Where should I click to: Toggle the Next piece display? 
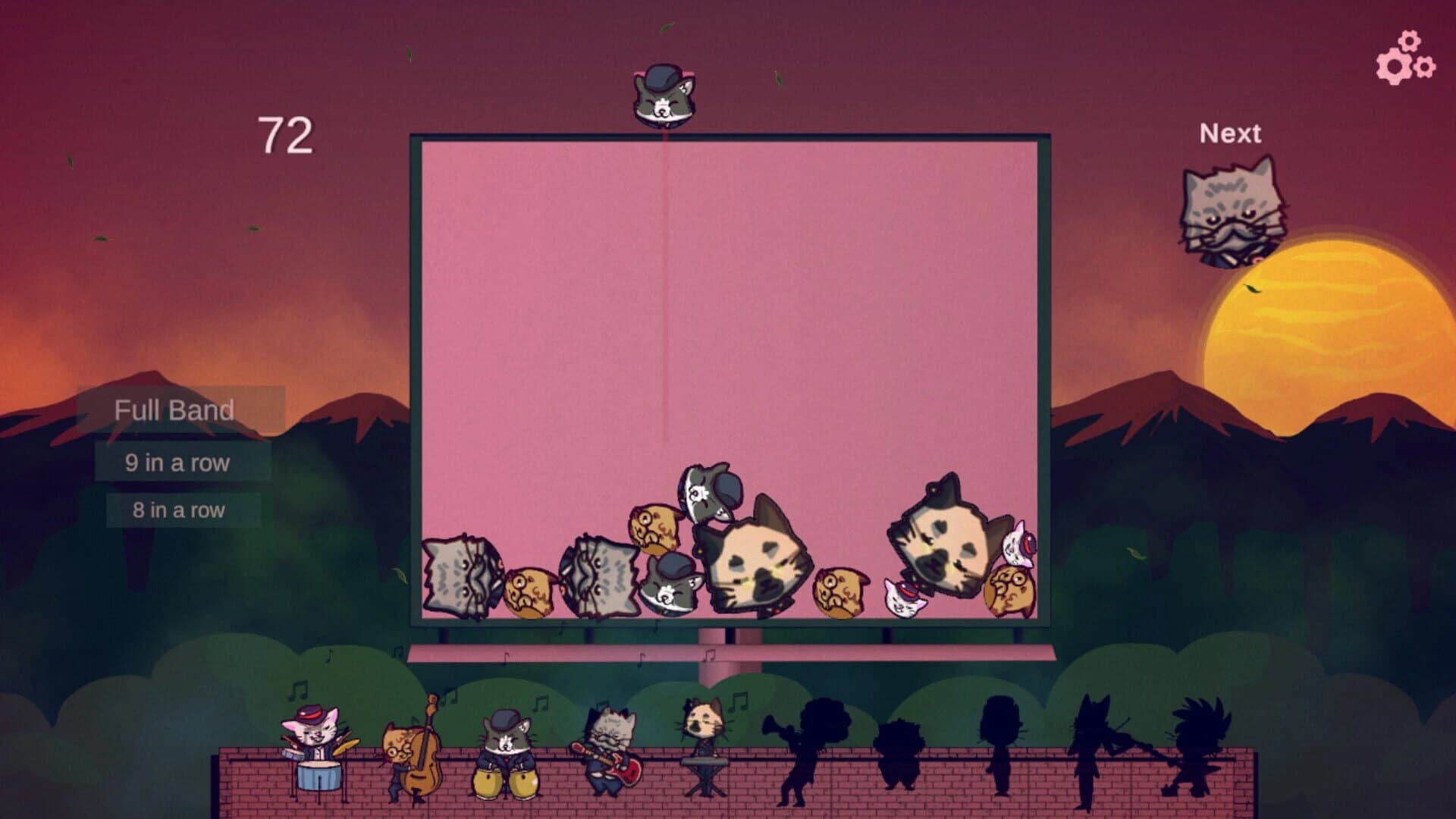click(1231, 133)
